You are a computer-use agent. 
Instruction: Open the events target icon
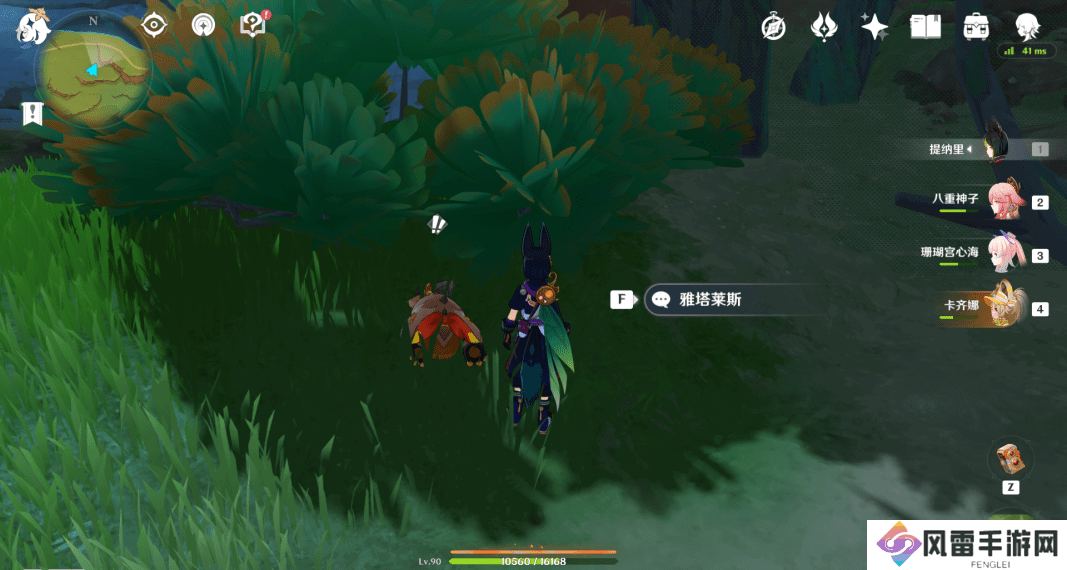pos(153,25)
